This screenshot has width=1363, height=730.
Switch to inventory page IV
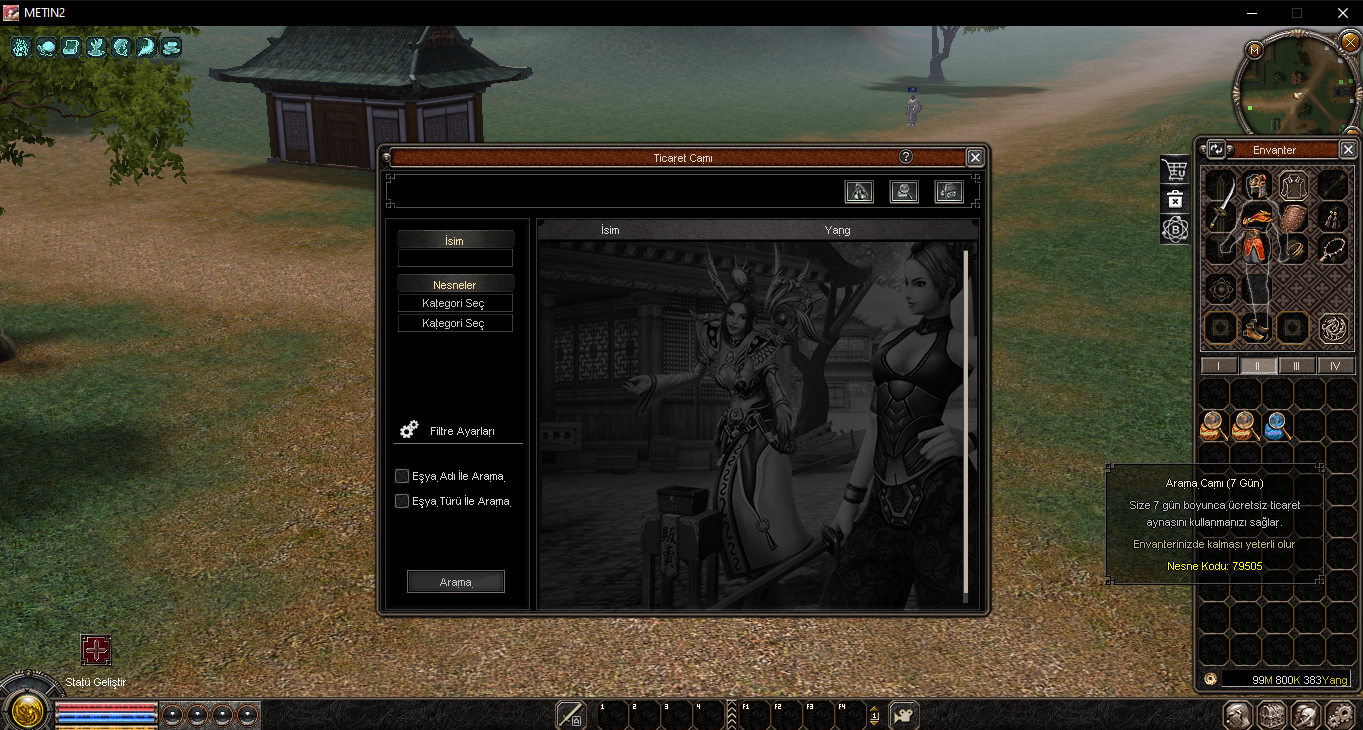tap(1335, 366)
